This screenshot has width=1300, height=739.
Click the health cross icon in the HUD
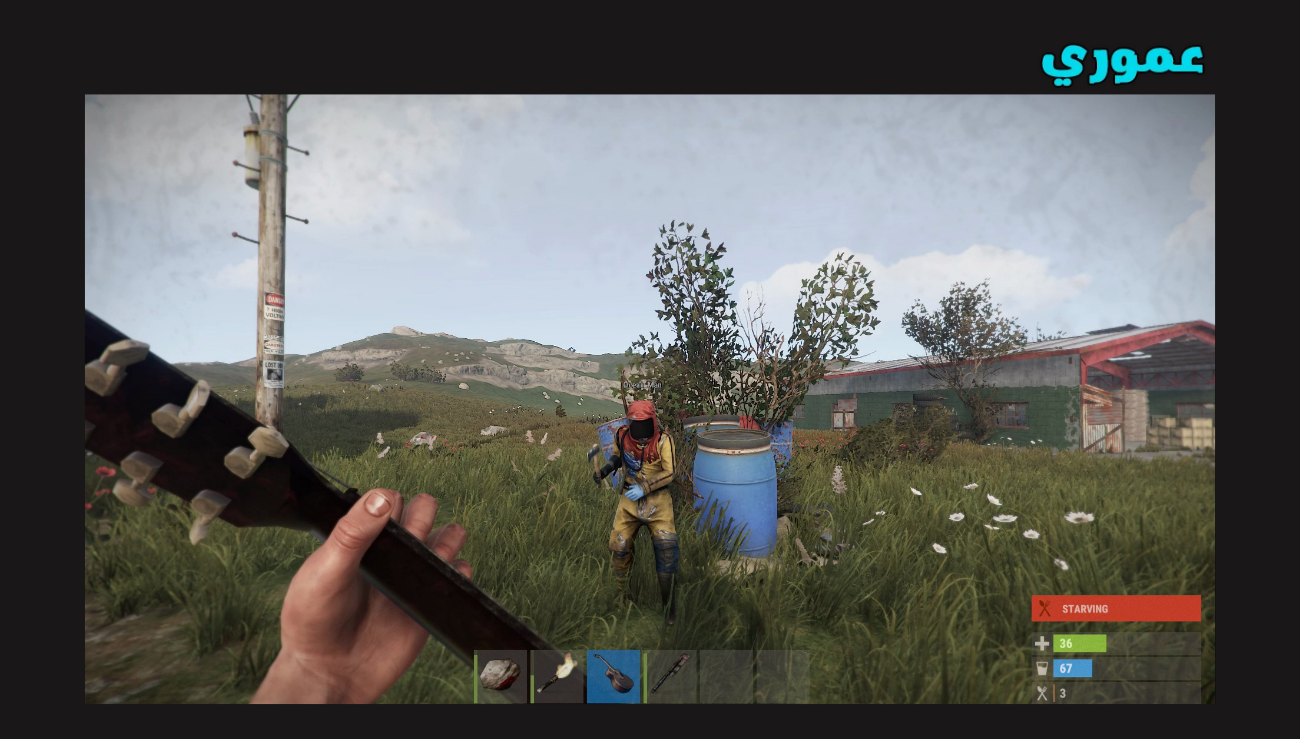tap(1040, 644)
